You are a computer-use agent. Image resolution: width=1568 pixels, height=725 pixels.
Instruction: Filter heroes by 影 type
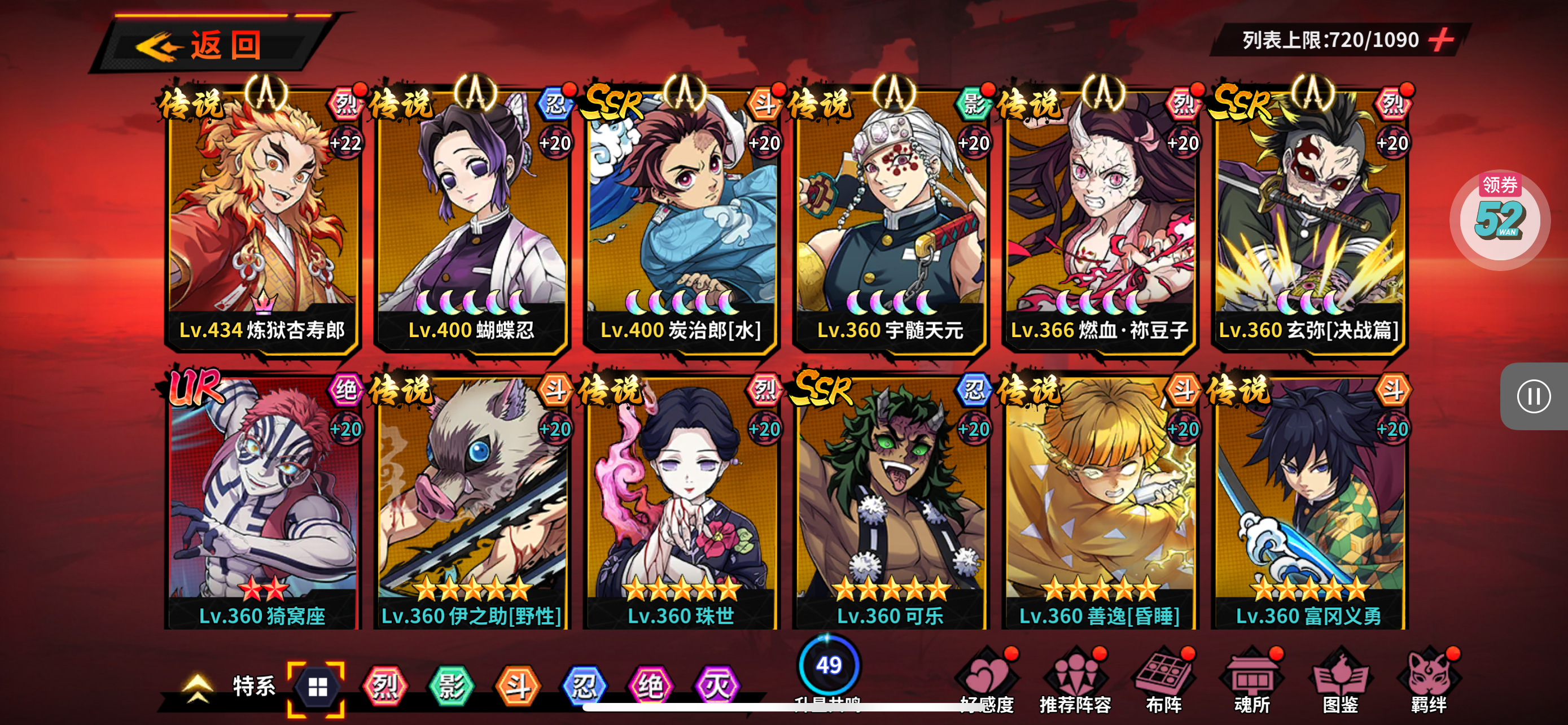pos(451,687)
